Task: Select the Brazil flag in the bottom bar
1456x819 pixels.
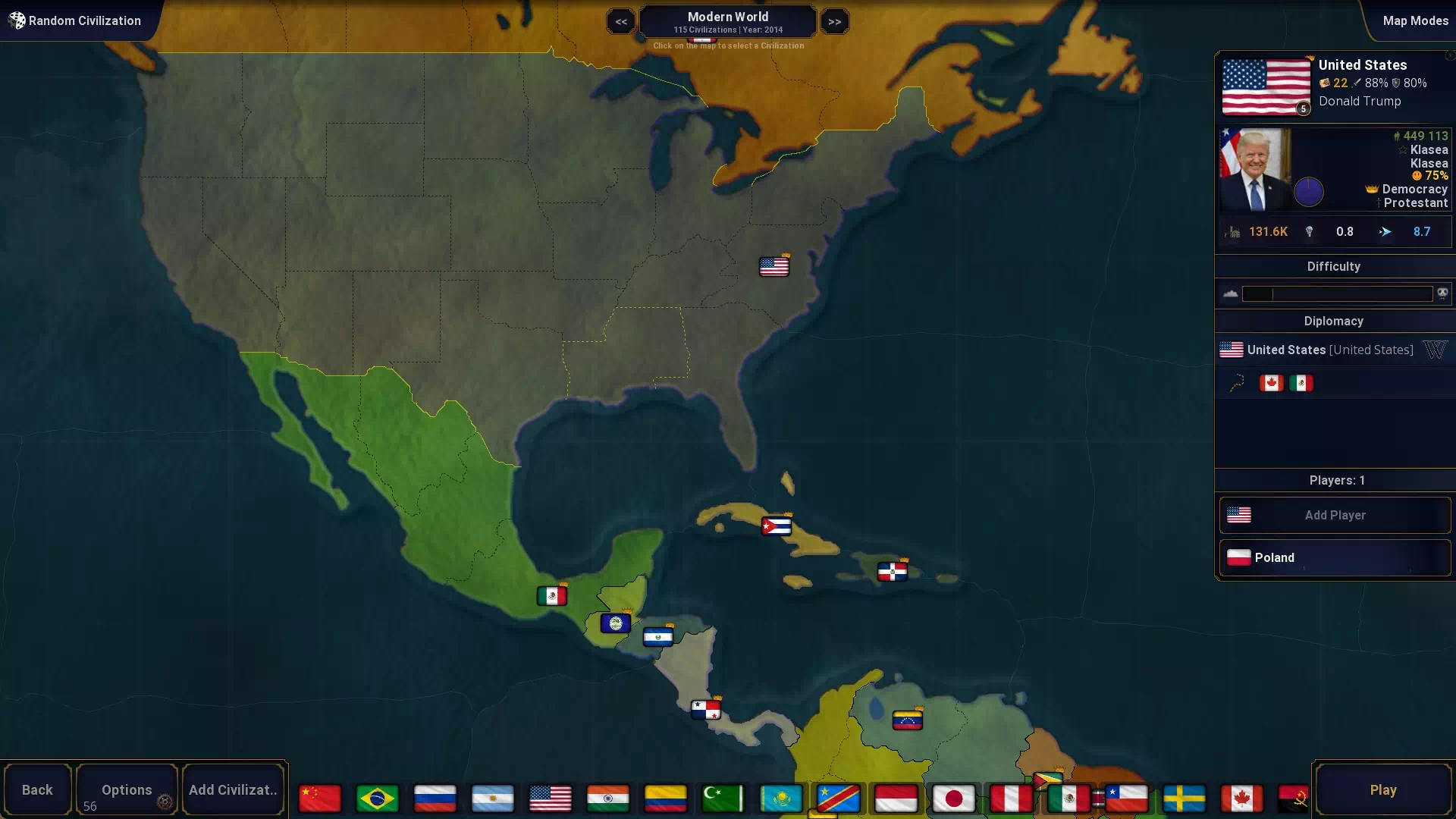Action: click(x=377, y=798)
